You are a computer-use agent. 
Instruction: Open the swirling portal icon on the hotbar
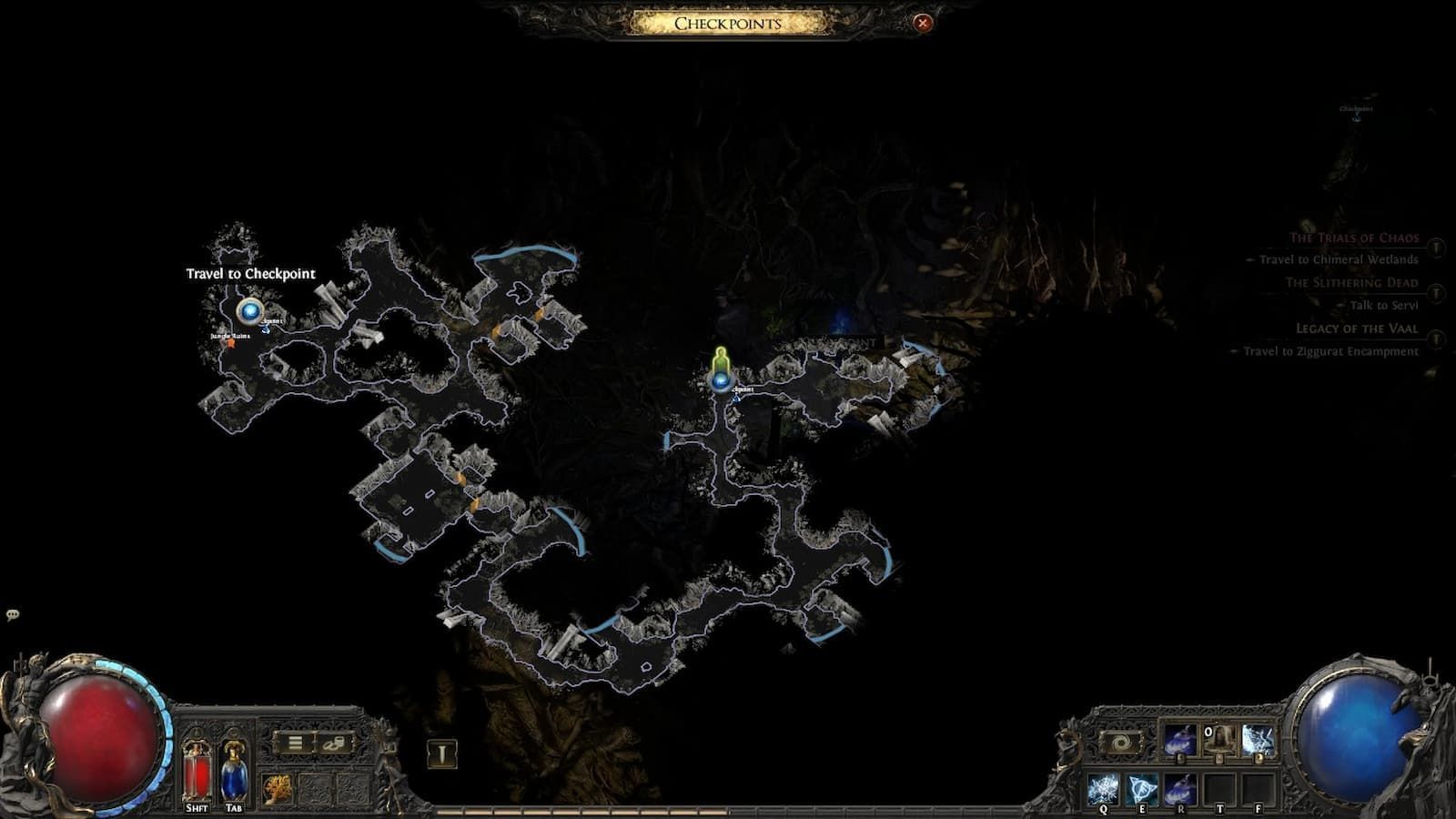point(1122,743)
